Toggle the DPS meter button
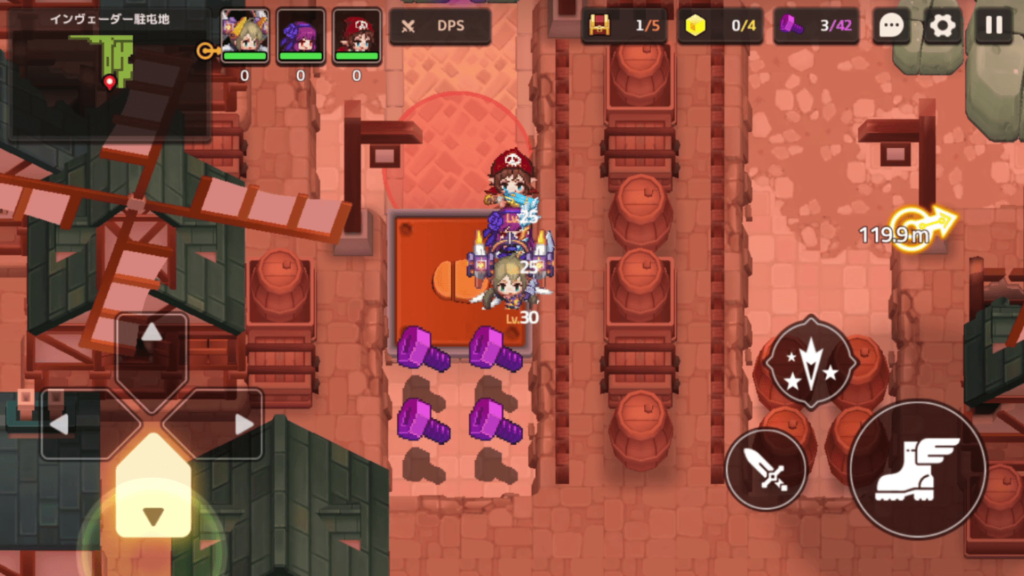This screenshot has height=576, width=1024. (x=440, y=26)
